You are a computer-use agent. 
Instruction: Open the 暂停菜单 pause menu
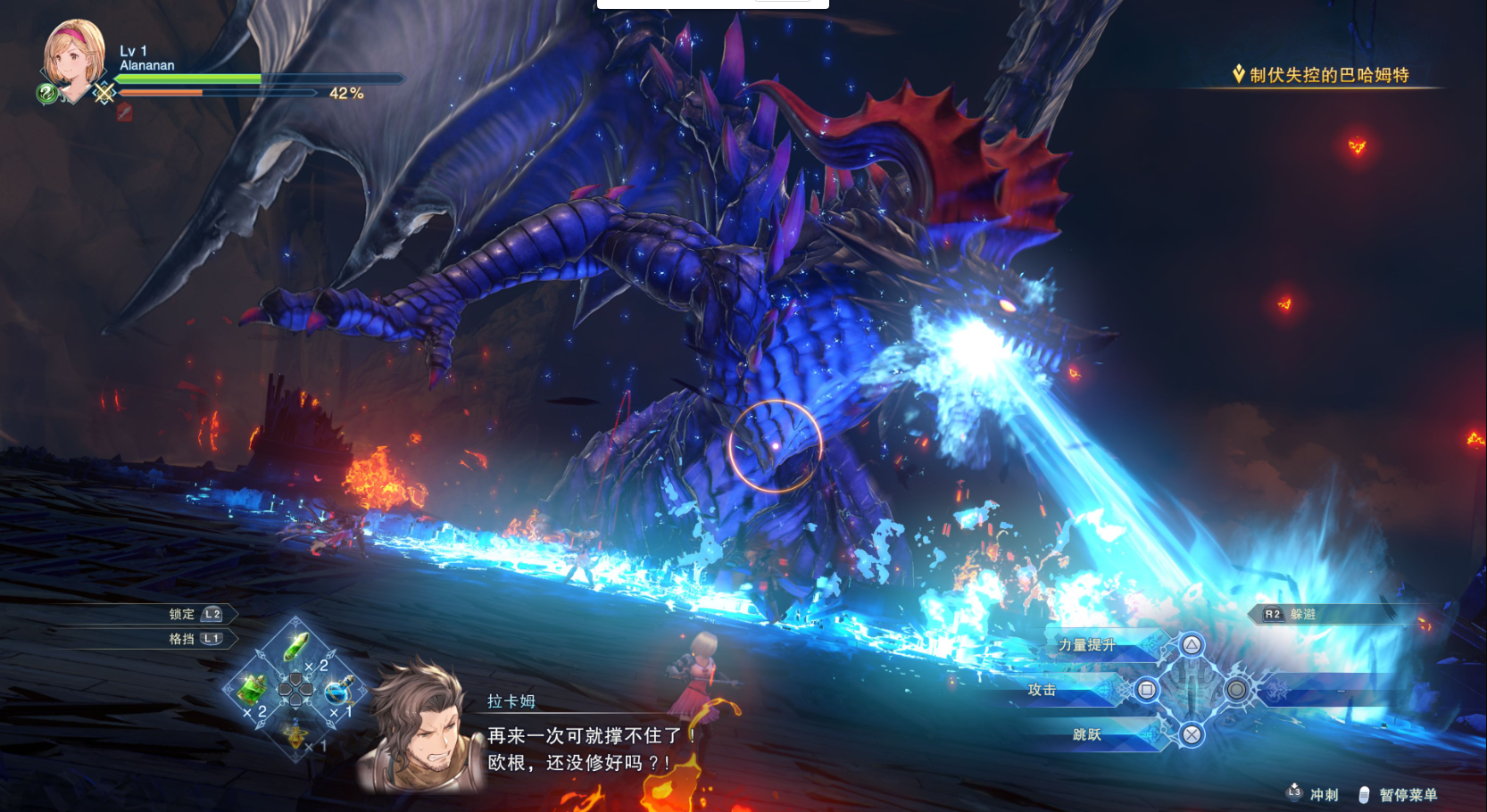point(1408,794)
